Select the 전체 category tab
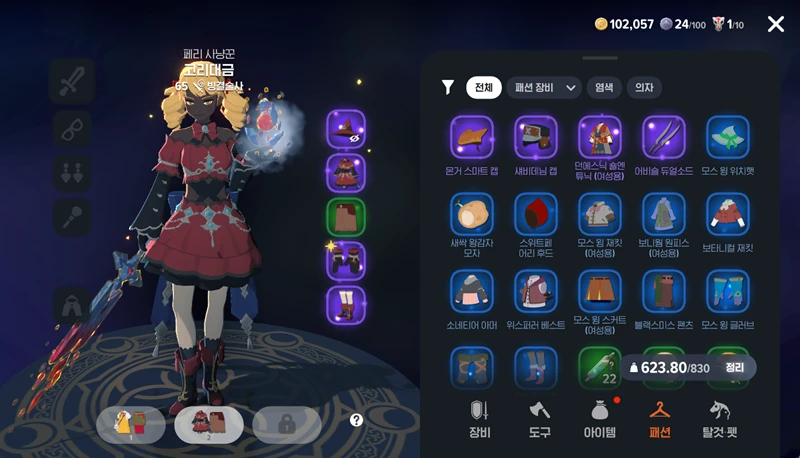Viewport: 800px width, 458px height. tap(484, 88)
